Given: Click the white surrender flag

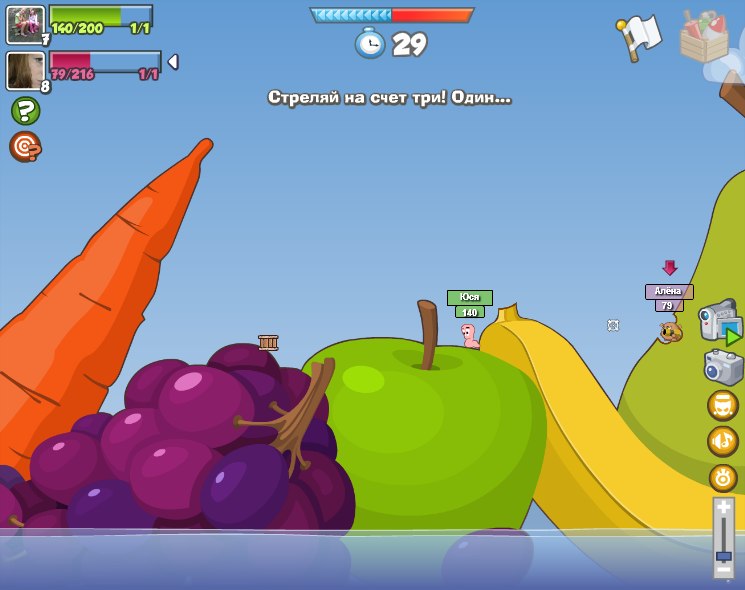Looking at the screenshot, I should coord(639,38).
